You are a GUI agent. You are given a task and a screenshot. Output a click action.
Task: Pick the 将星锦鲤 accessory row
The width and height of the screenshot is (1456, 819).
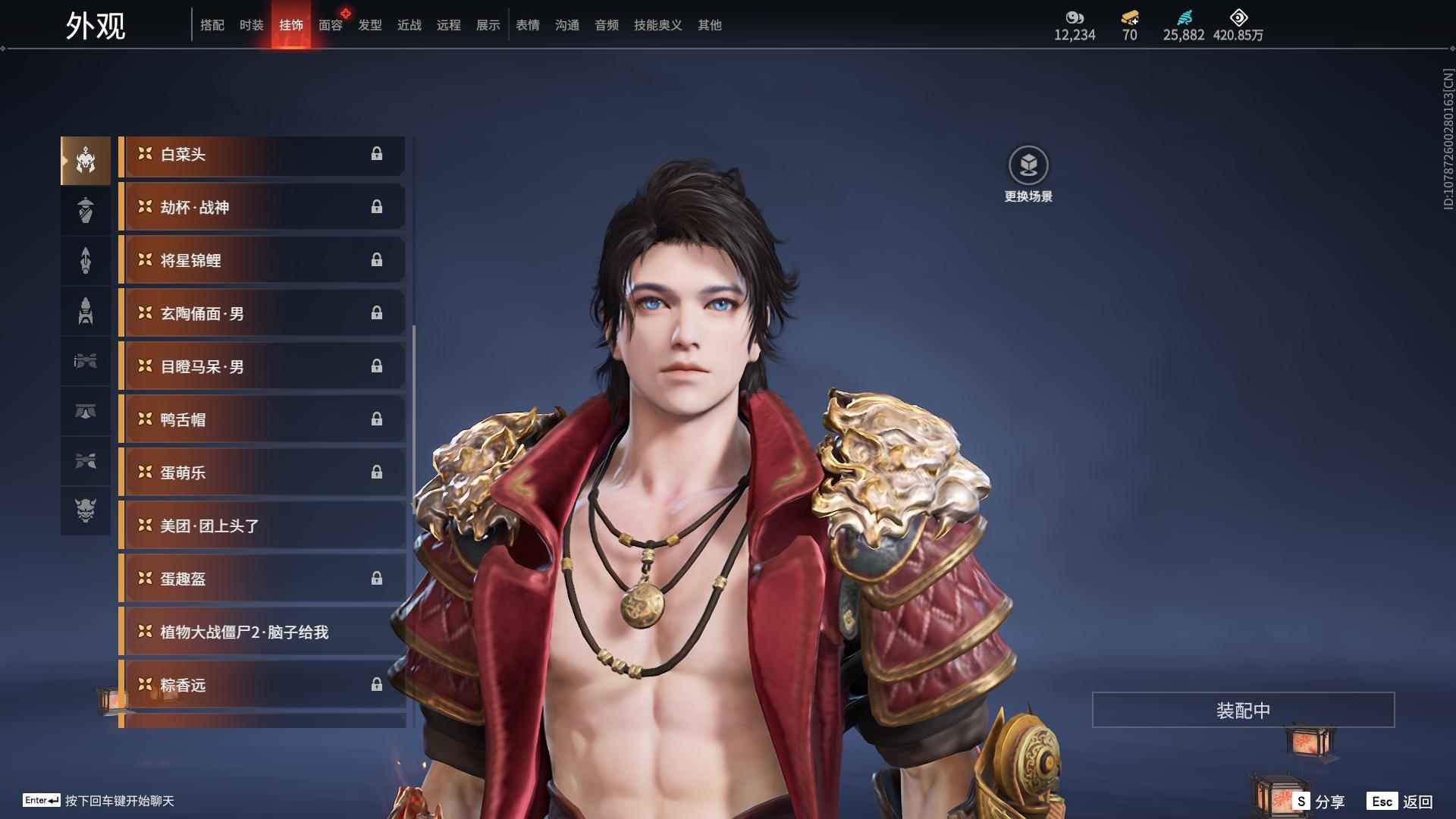(262, 261)
